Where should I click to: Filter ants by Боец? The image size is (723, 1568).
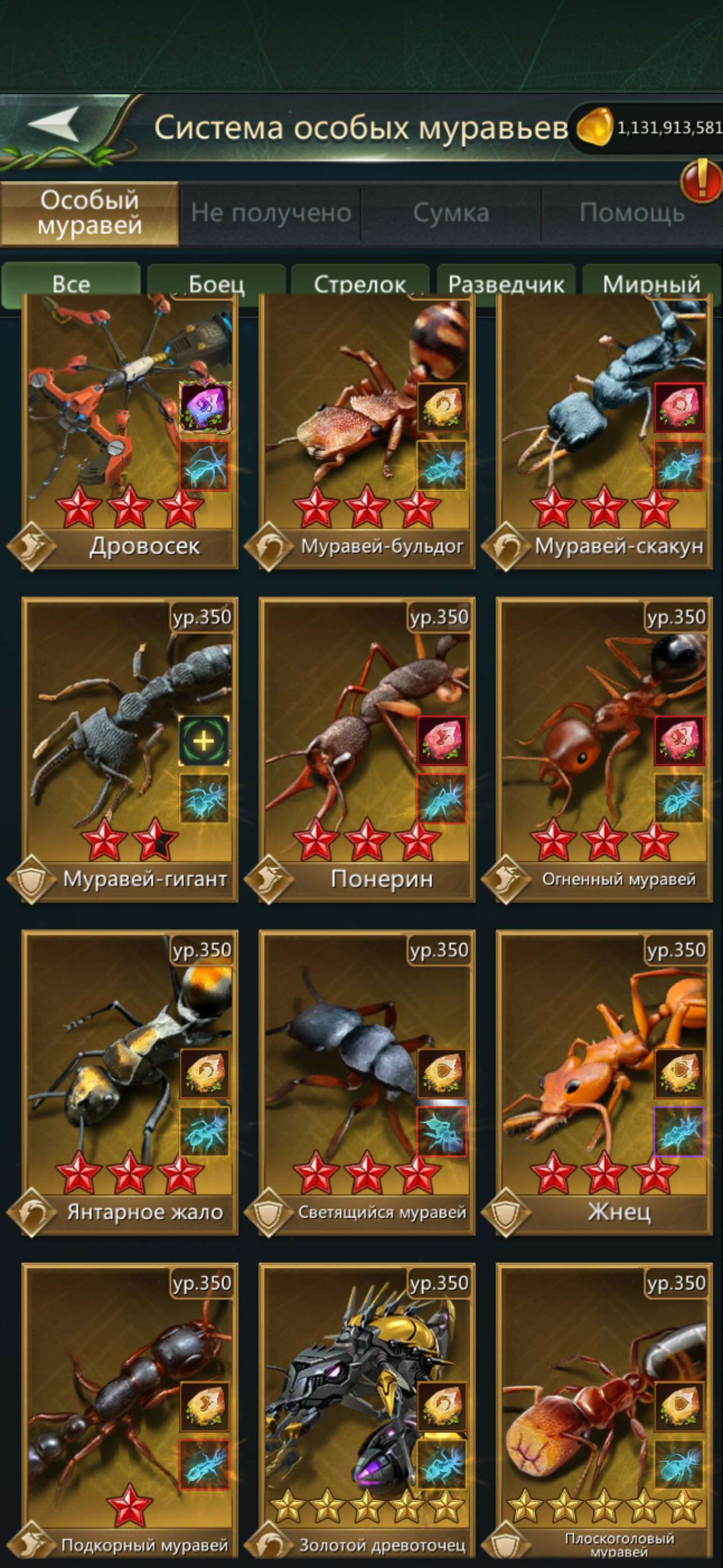(217, 282)
